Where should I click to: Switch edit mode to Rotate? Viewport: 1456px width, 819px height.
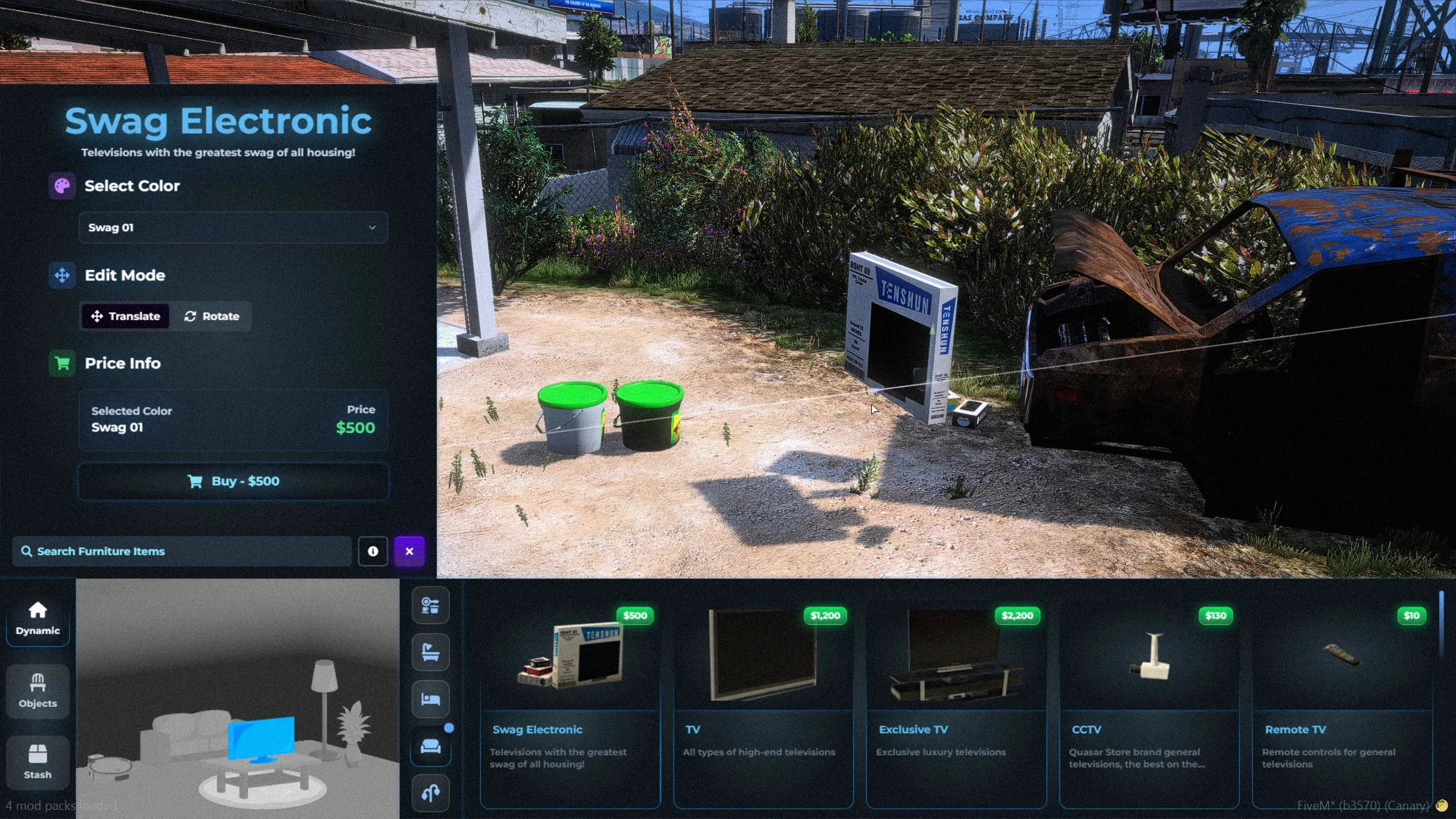[x=212, y=316]
